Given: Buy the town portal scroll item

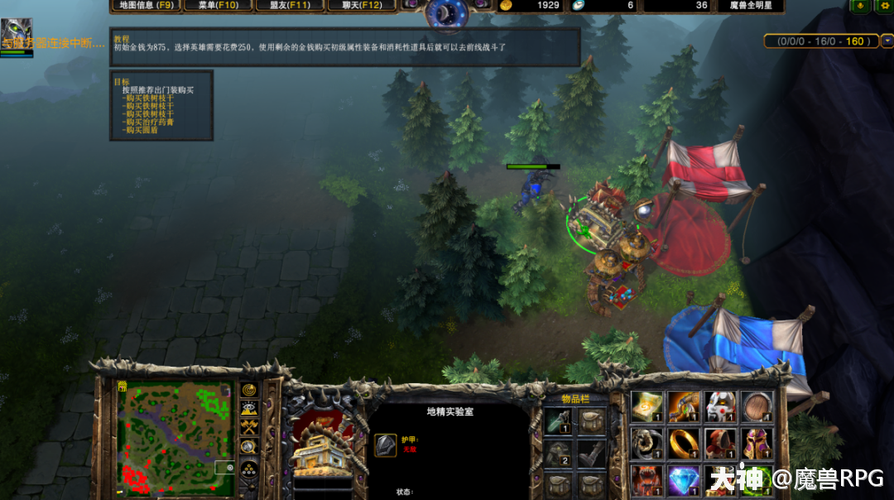Looking at the screenshot, I should click(x=648, y=406).
